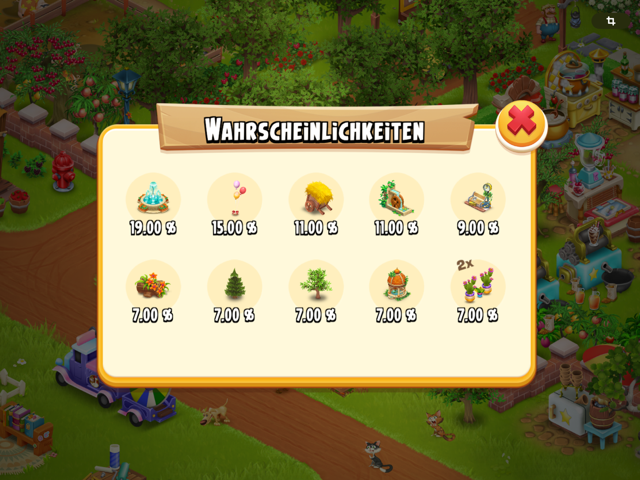Select the fountain reward icon
Viewport: 640px width, 480px height.
coord(153,198)
